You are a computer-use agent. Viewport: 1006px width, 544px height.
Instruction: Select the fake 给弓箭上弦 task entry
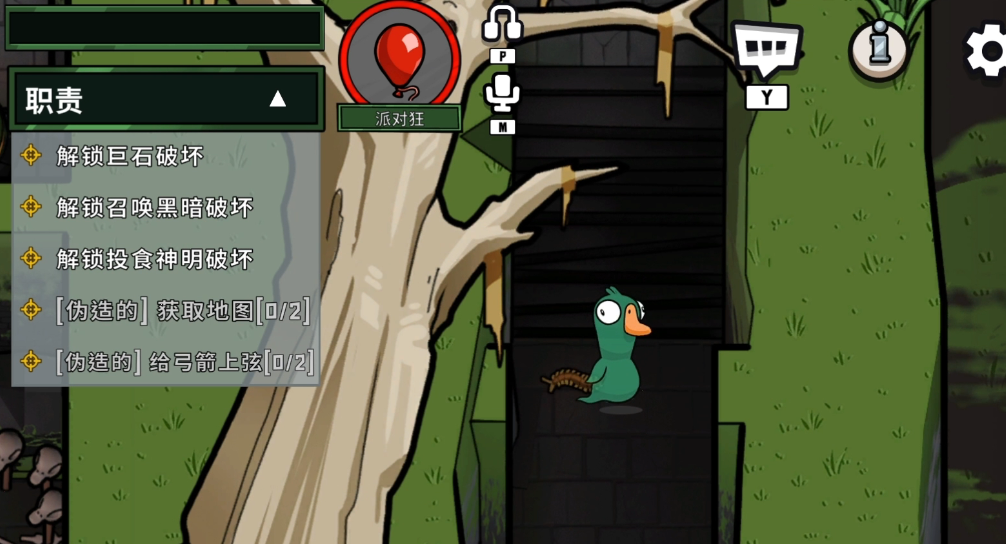(185, 362)
